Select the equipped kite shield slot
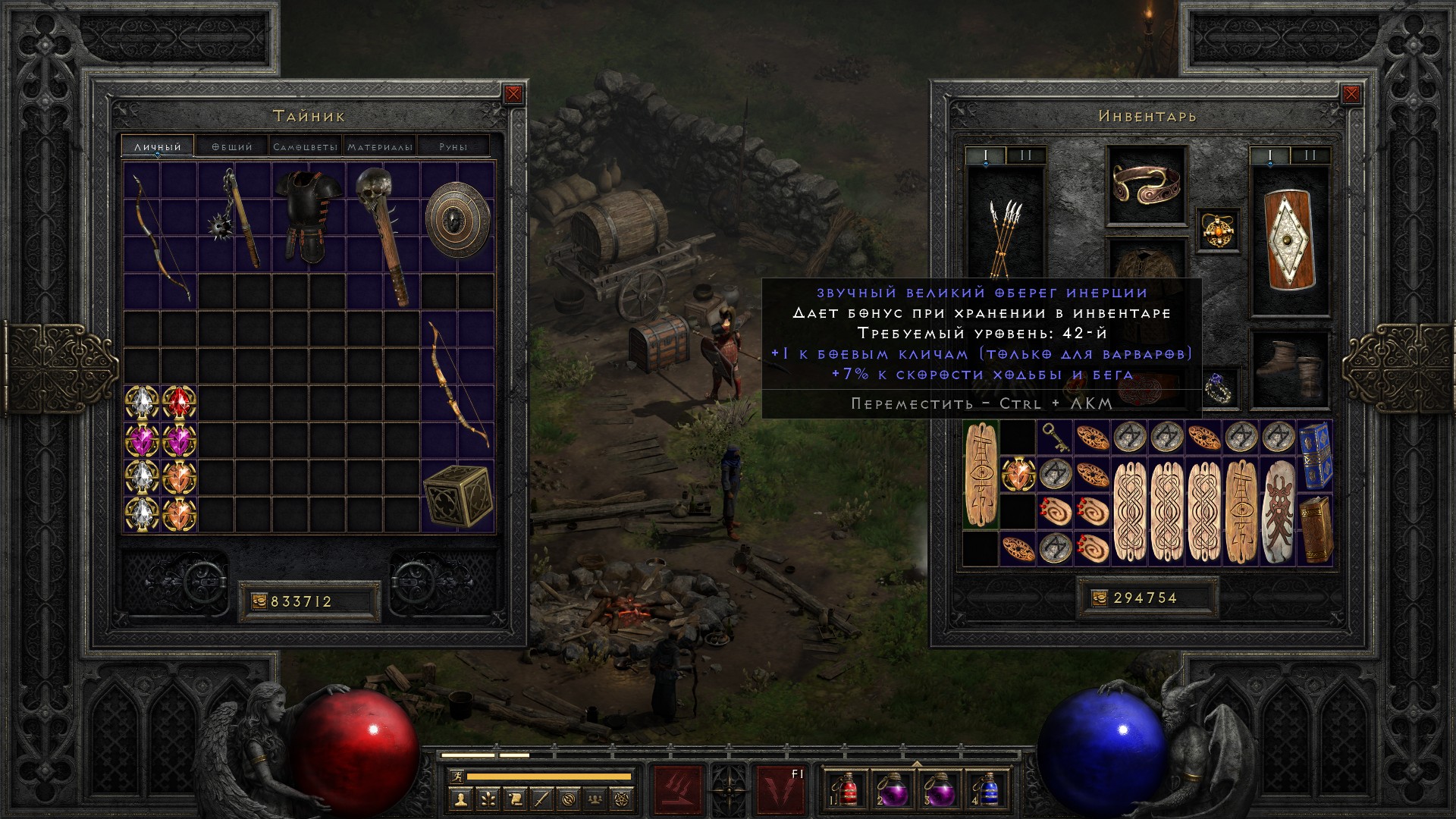 point(1289,241)
